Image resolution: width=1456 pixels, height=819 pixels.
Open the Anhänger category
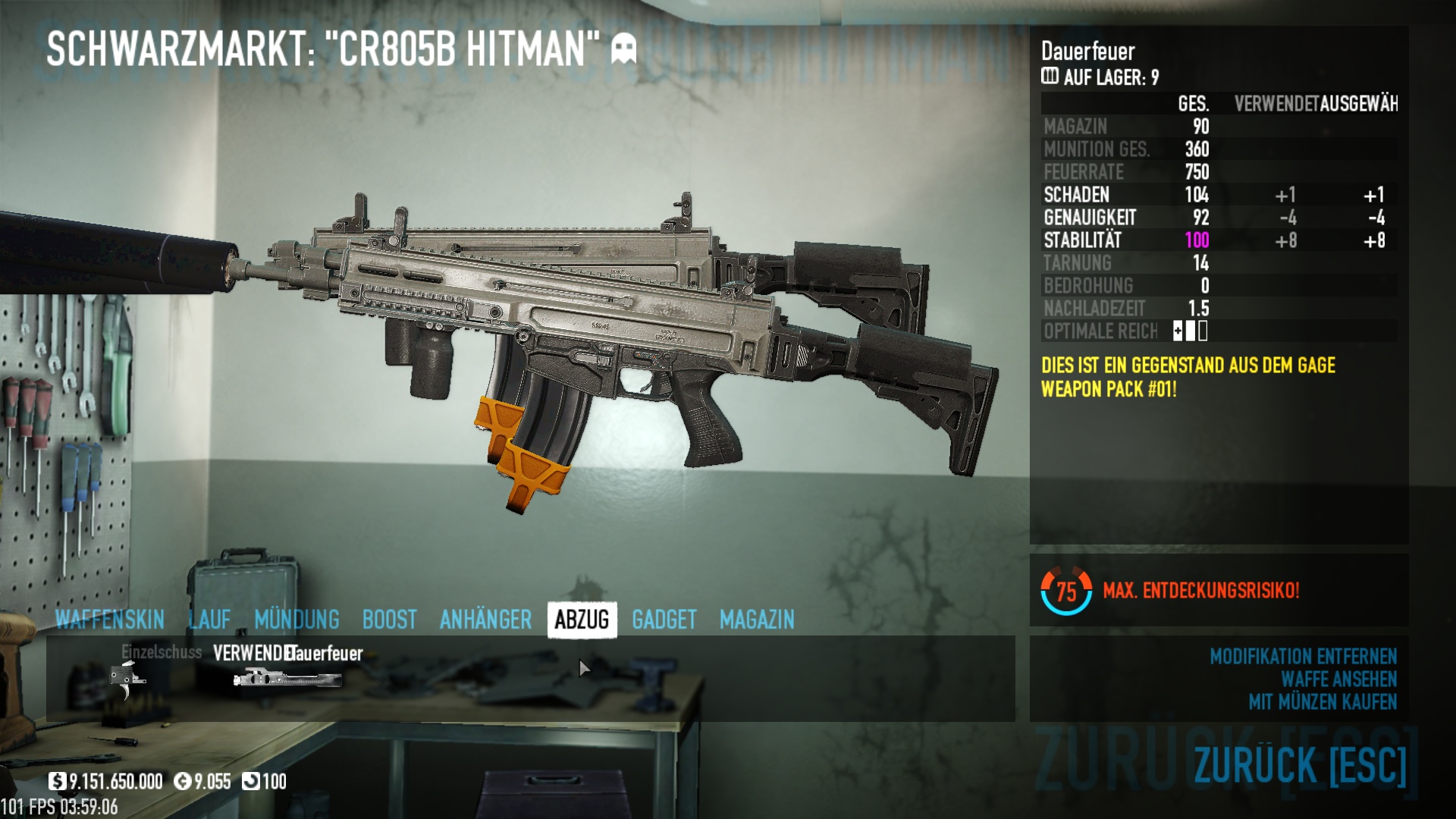pos(485,620)
